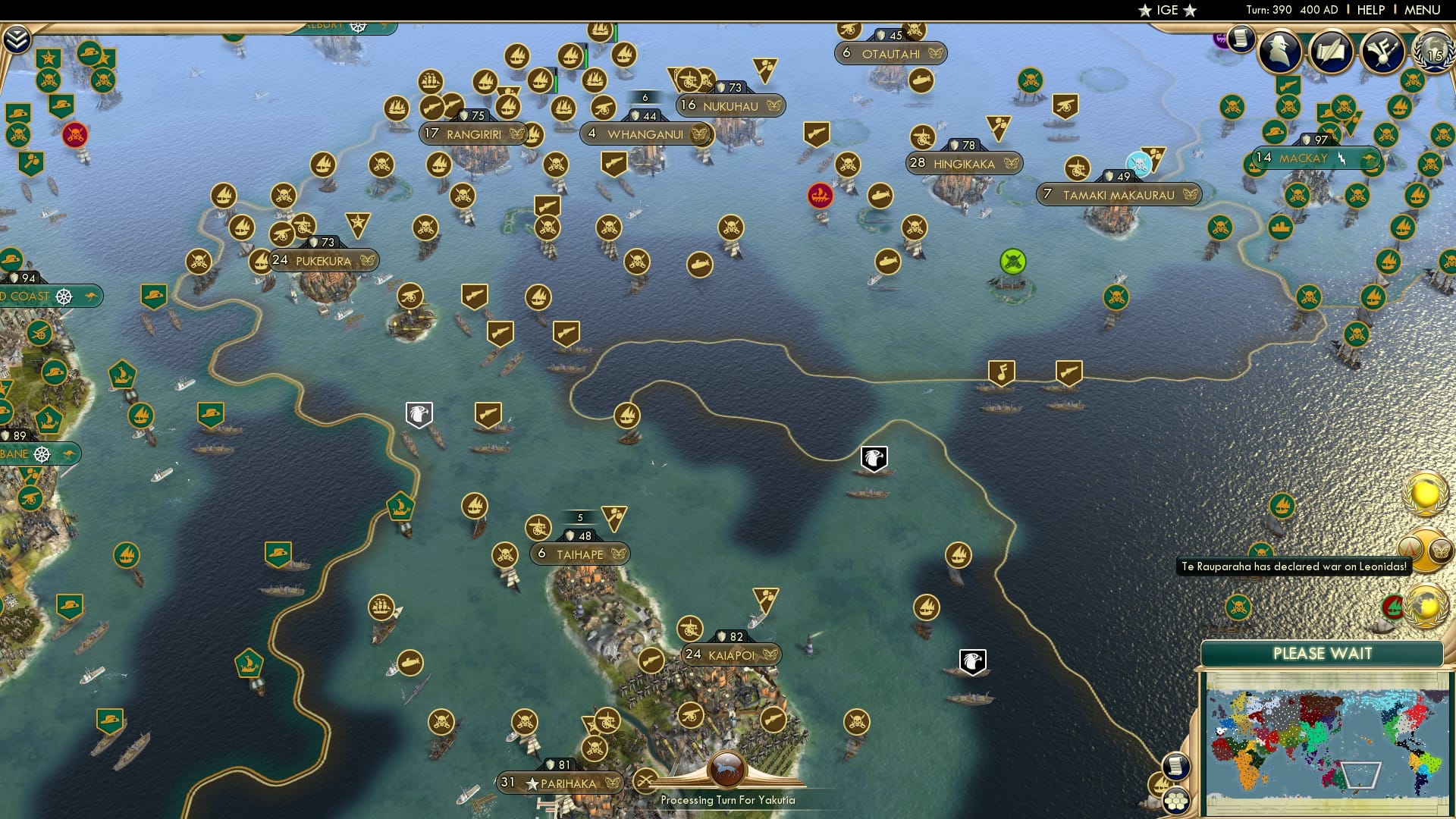1456x819 pixels.
Task: Open HELP from the top bar
Action: coord(1370,10)
